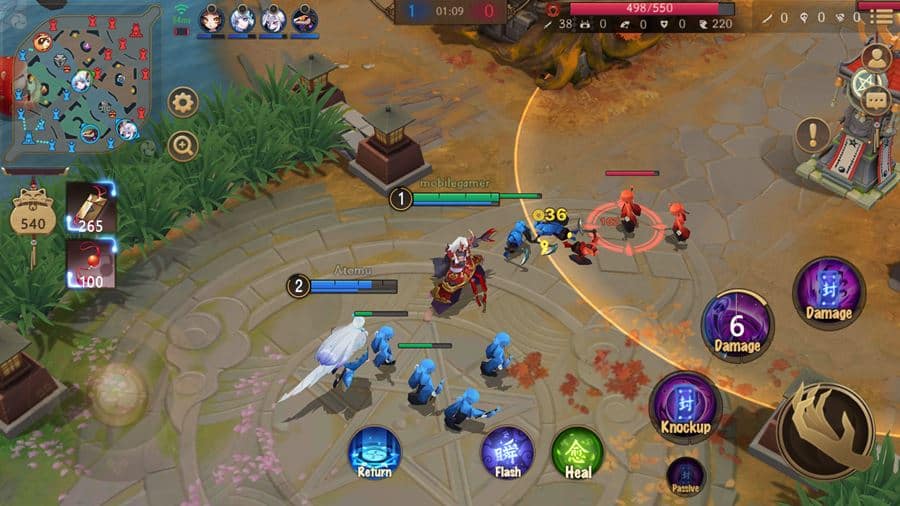Open settings with the gear icon
The width and height of the screenshot is (900, 506).
pyautogui.click(x=183, y=101)
